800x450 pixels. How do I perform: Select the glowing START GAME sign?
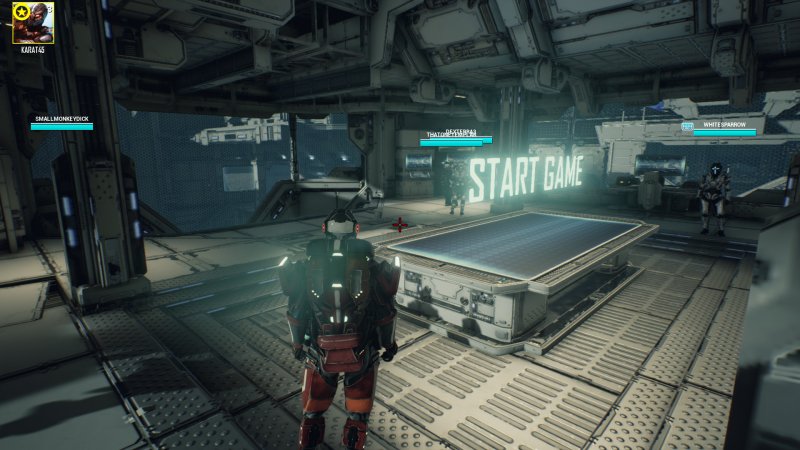tap(525, 176)
